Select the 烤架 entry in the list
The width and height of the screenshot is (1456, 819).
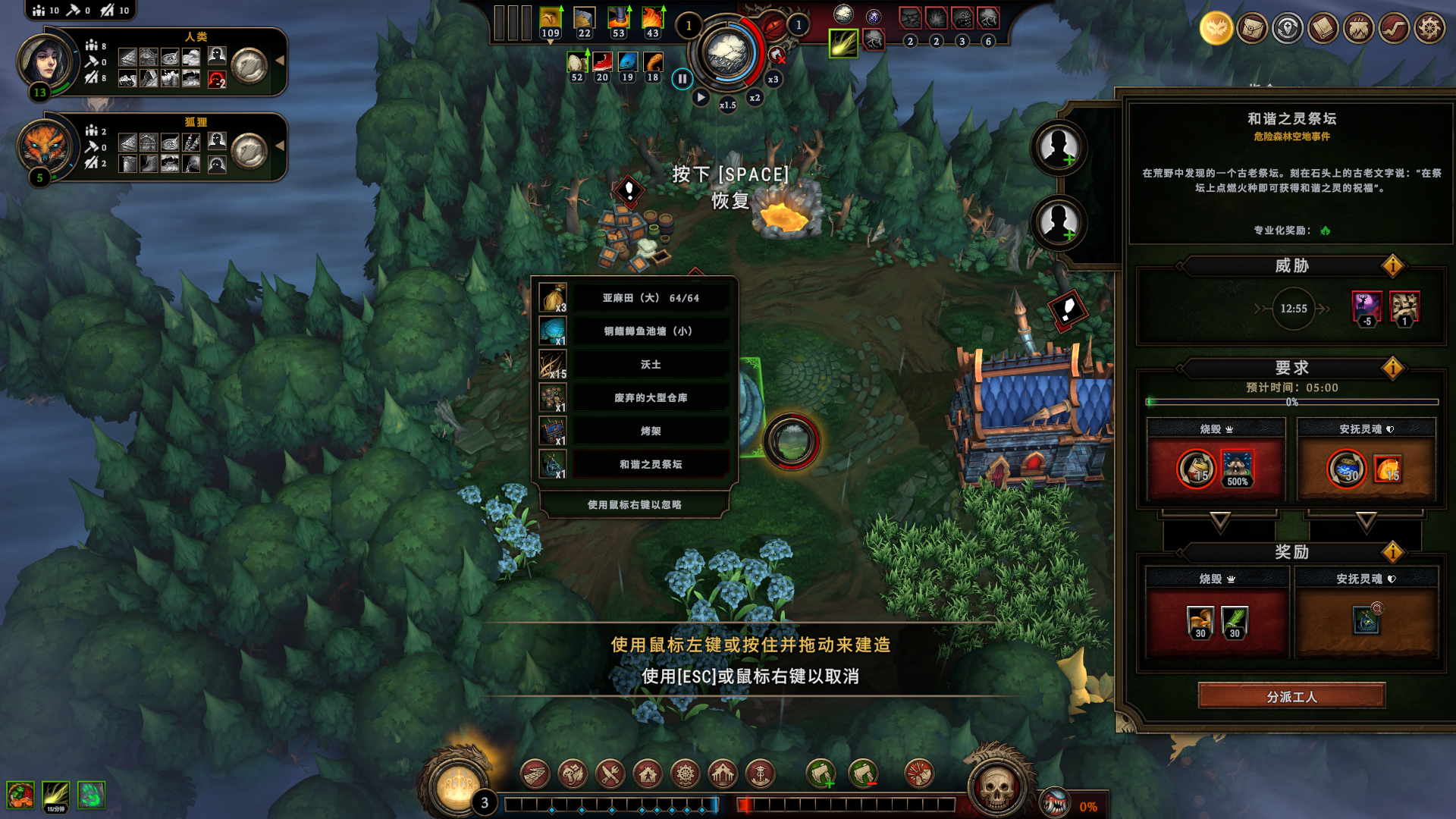tap(651, 431)
